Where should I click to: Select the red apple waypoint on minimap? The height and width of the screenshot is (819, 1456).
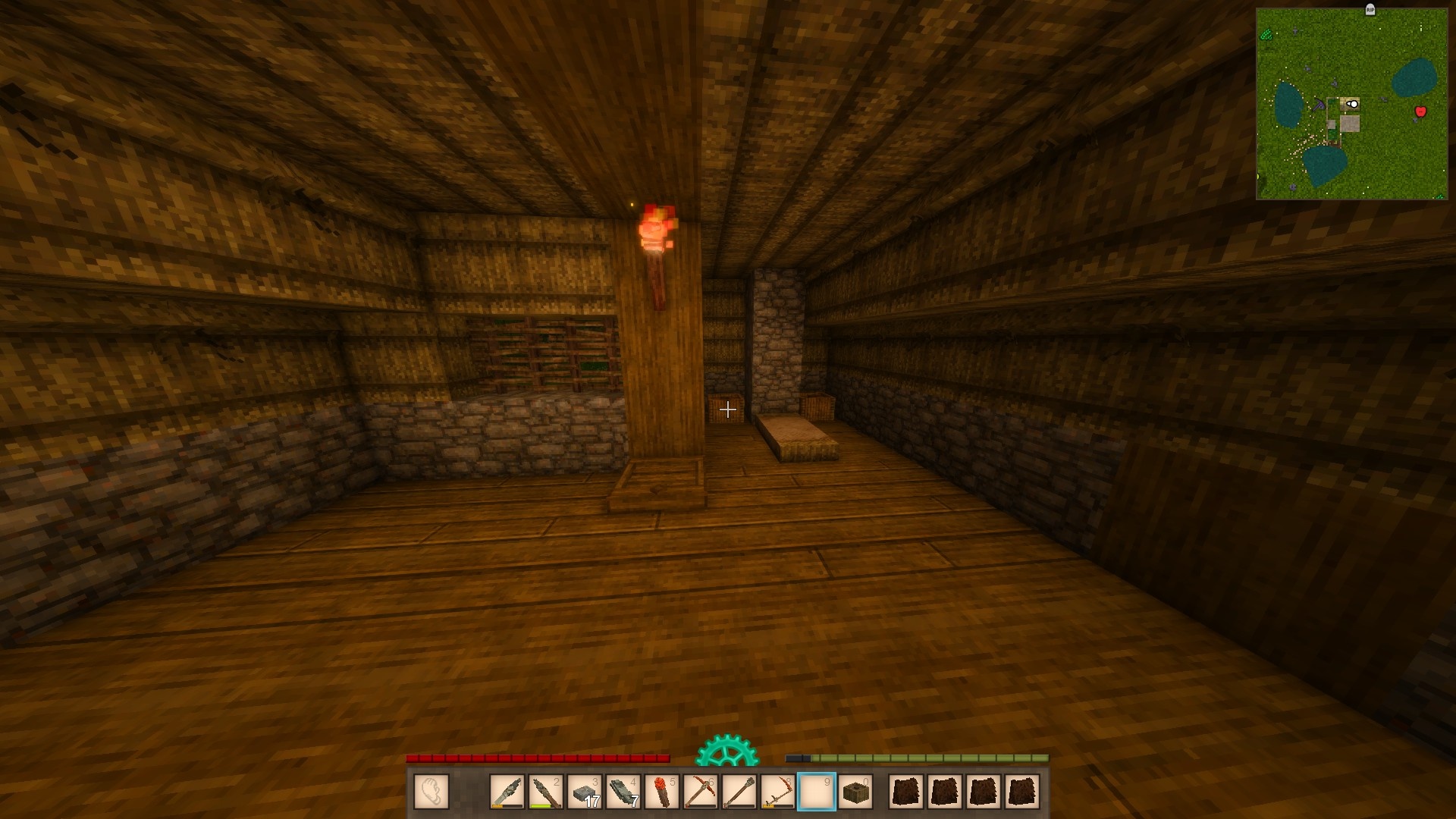(1420, 111)
